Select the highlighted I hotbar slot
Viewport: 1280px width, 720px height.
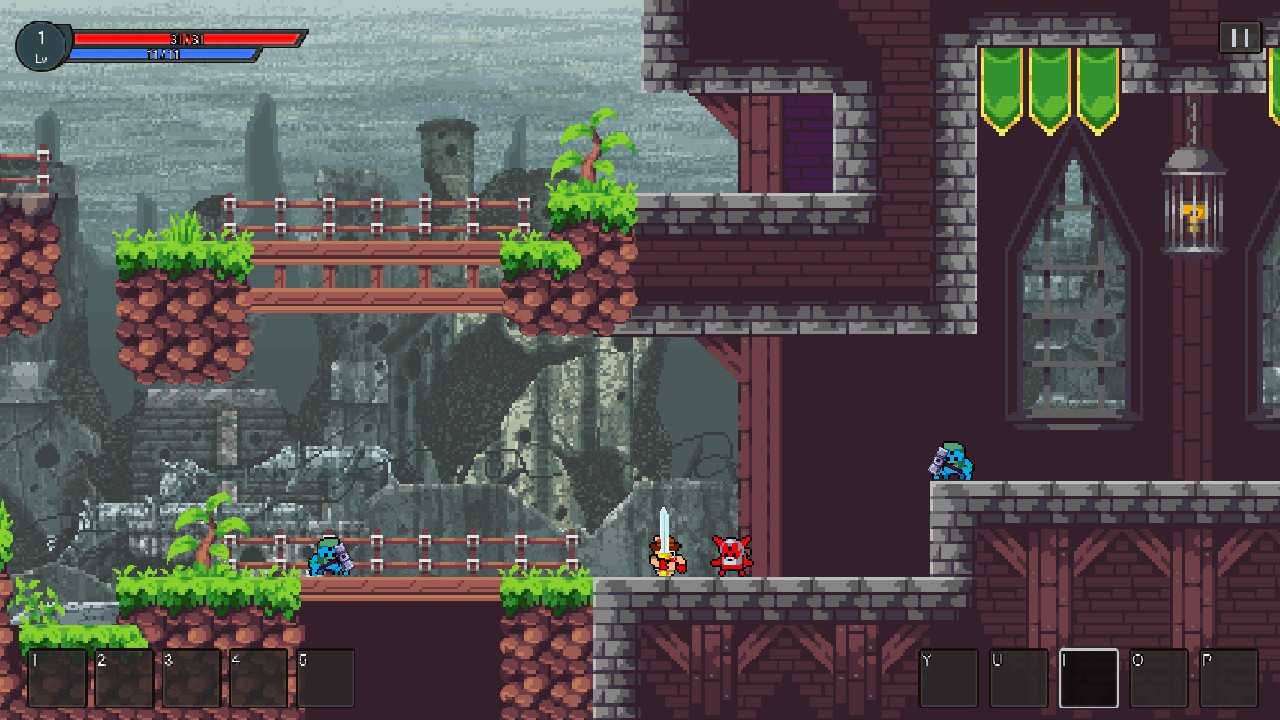coord(1087,677)
